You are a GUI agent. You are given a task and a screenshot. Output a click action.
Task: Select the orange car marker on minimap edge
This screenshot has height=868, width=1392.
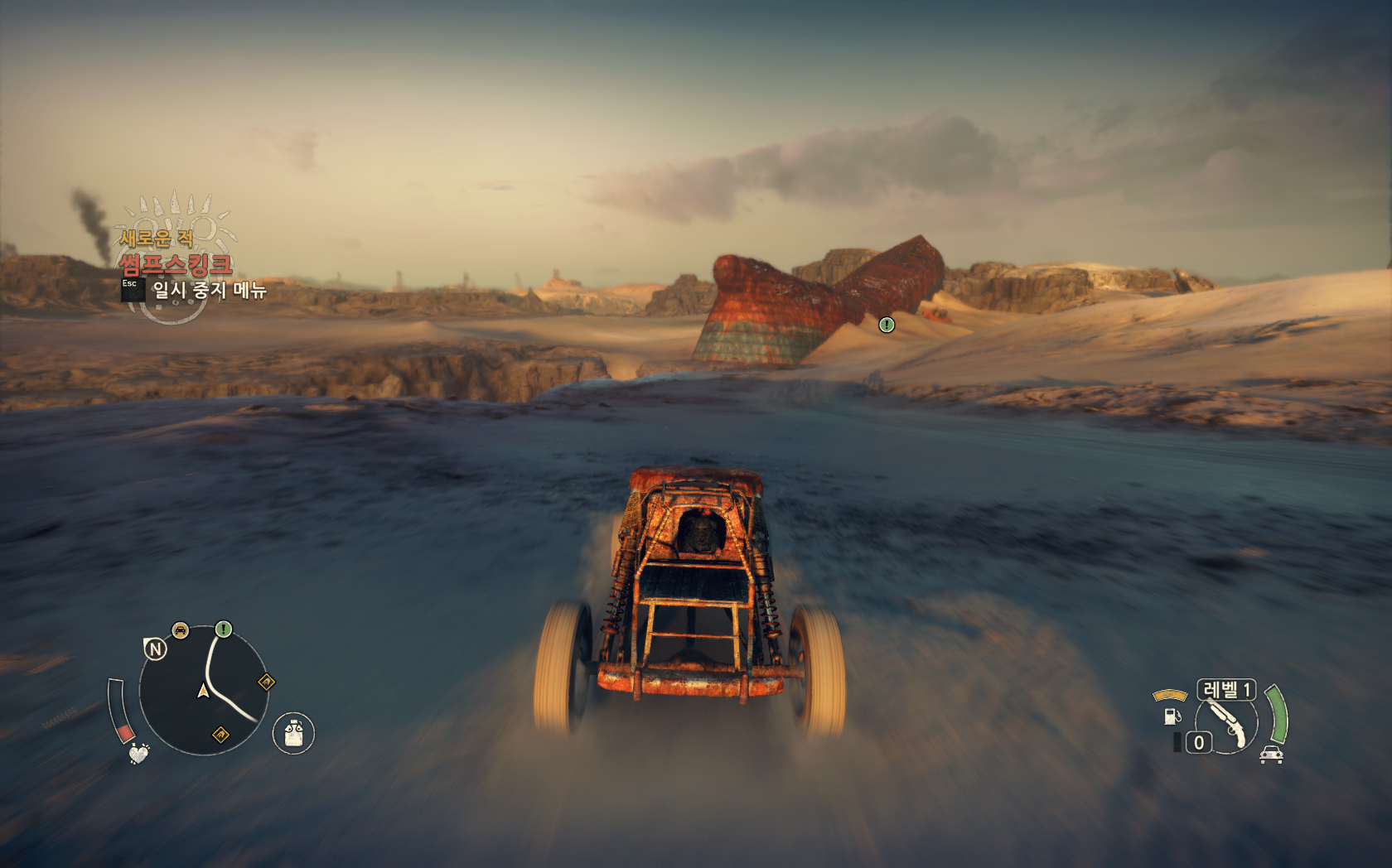pyautogui.click(x=180, y=631)
